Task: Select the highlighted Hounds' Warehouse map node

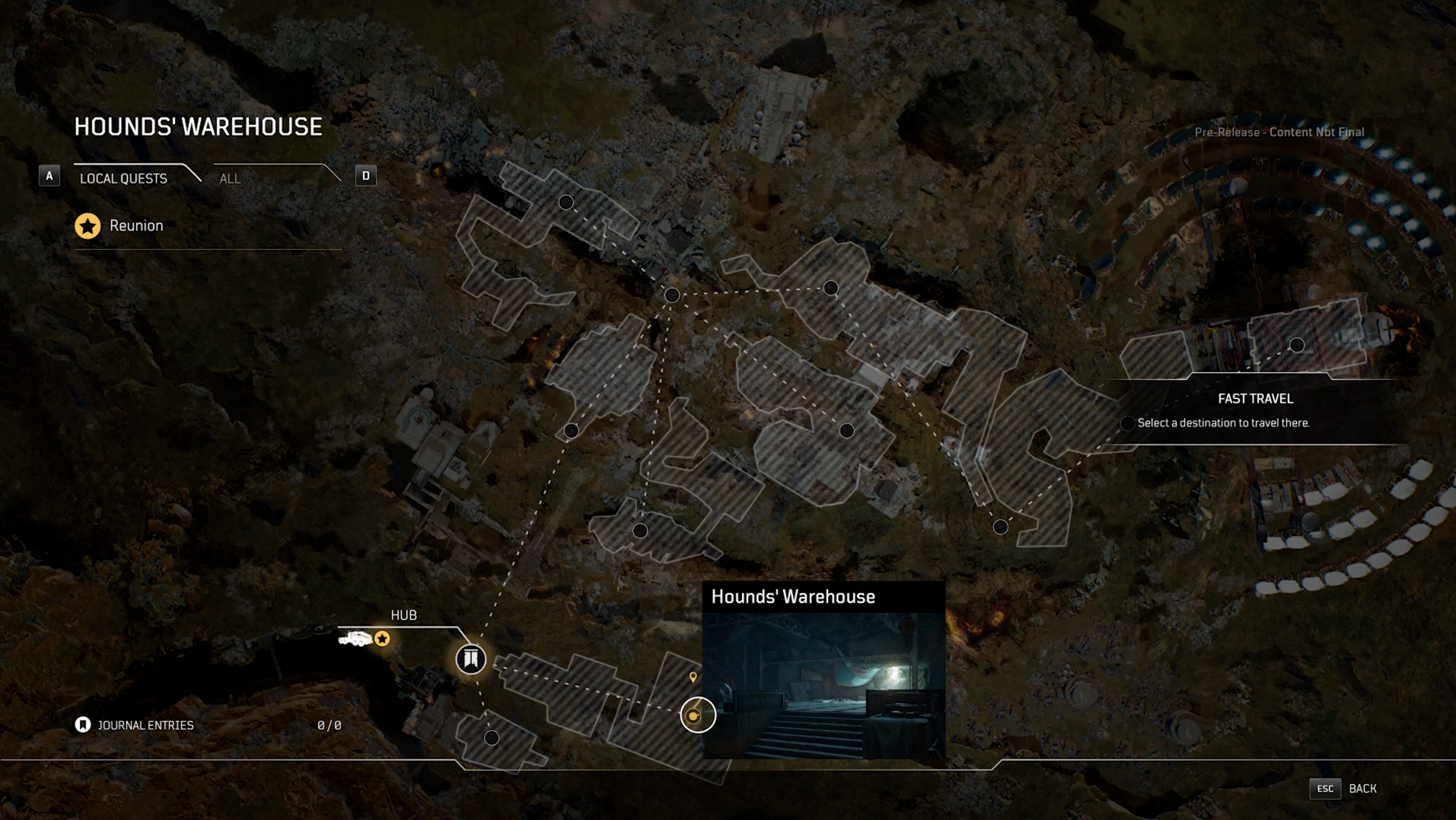Action: coord(696,715)
